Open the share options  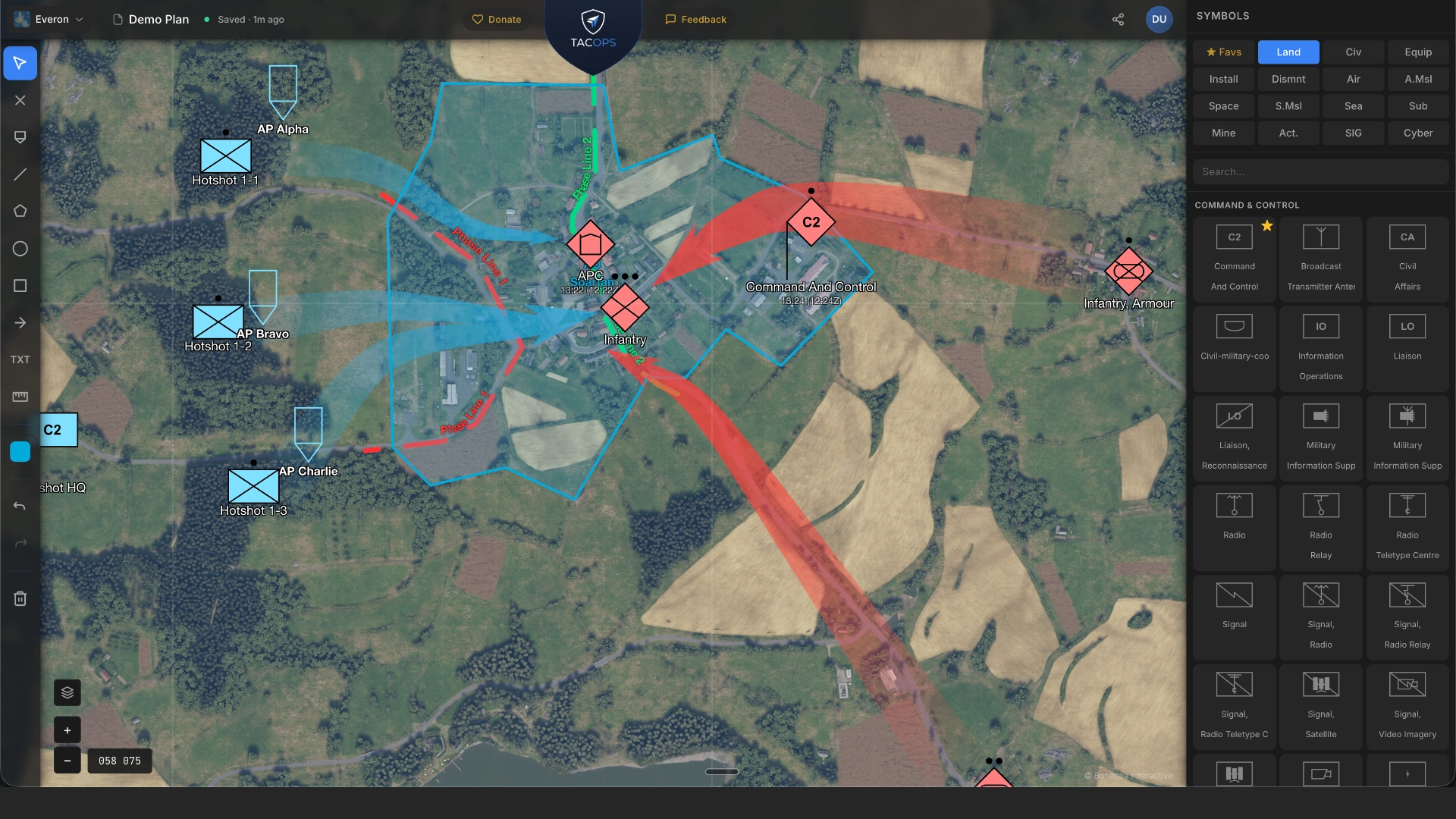[x=1118, y=19]
